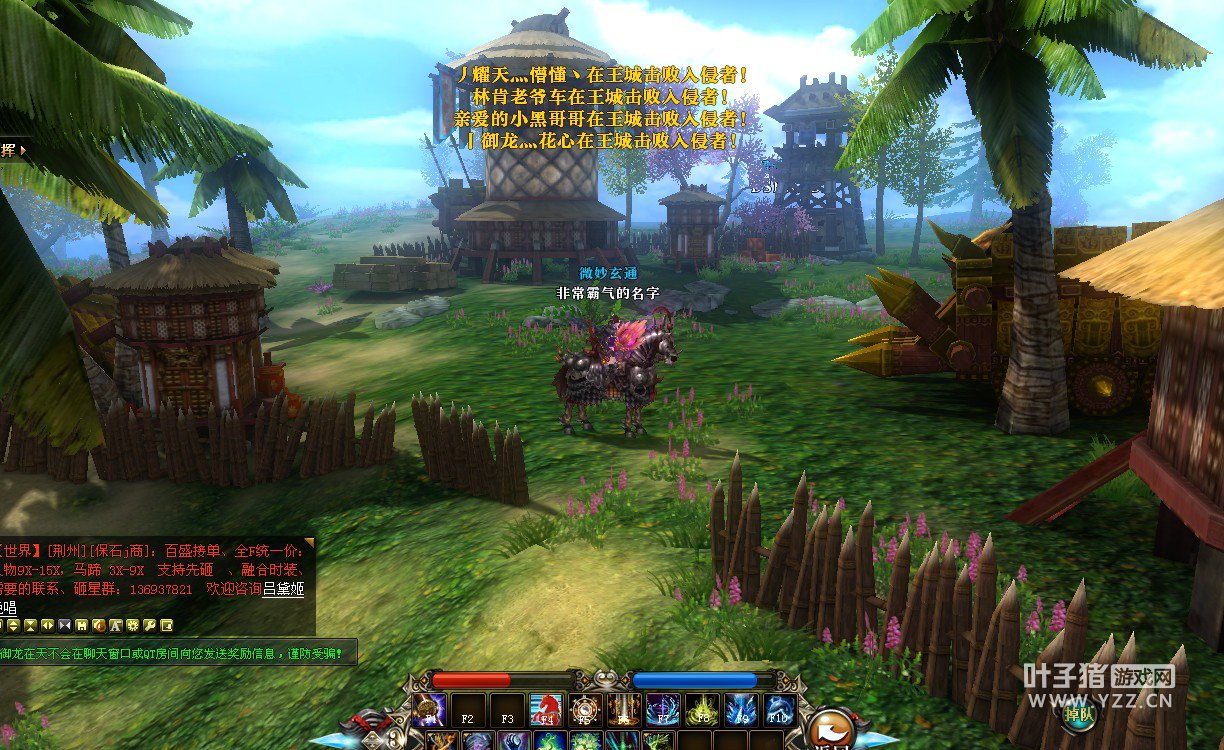Click the green anti-scam notice bar

(178, 653)
